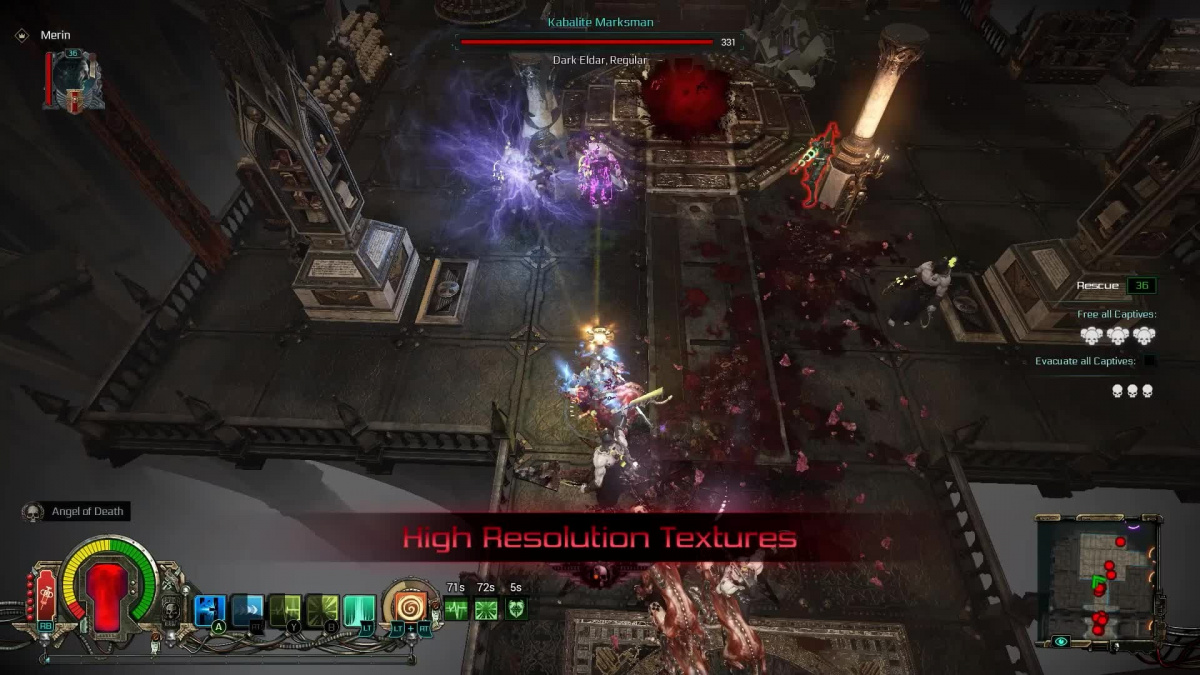Viewport: 1200px width, 675px height.
Task: Click the crown icon next to Merin
Action: (x=21, y=35)
